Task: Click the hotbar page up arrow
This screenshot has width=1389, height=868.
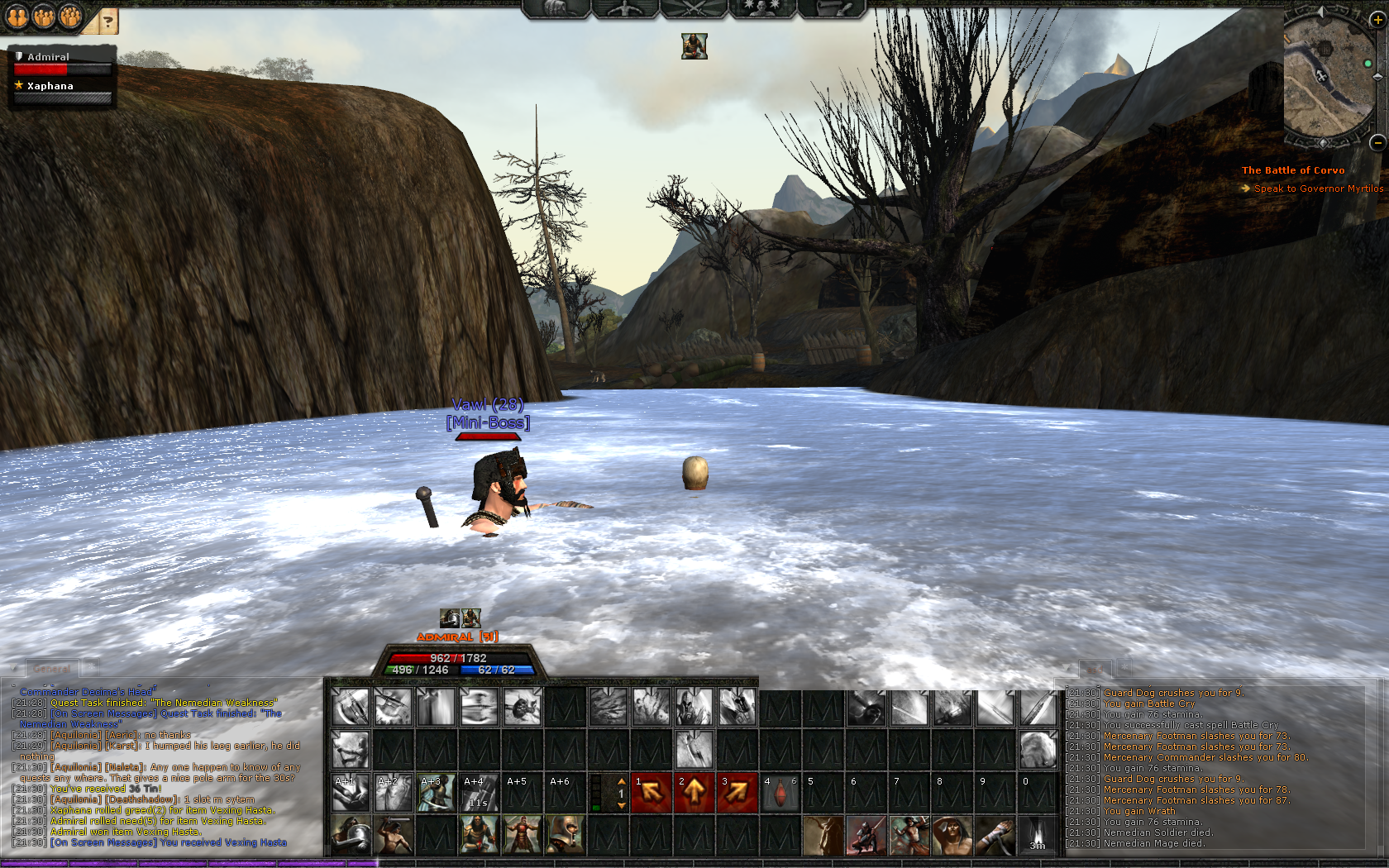Action: coord(622,781)
